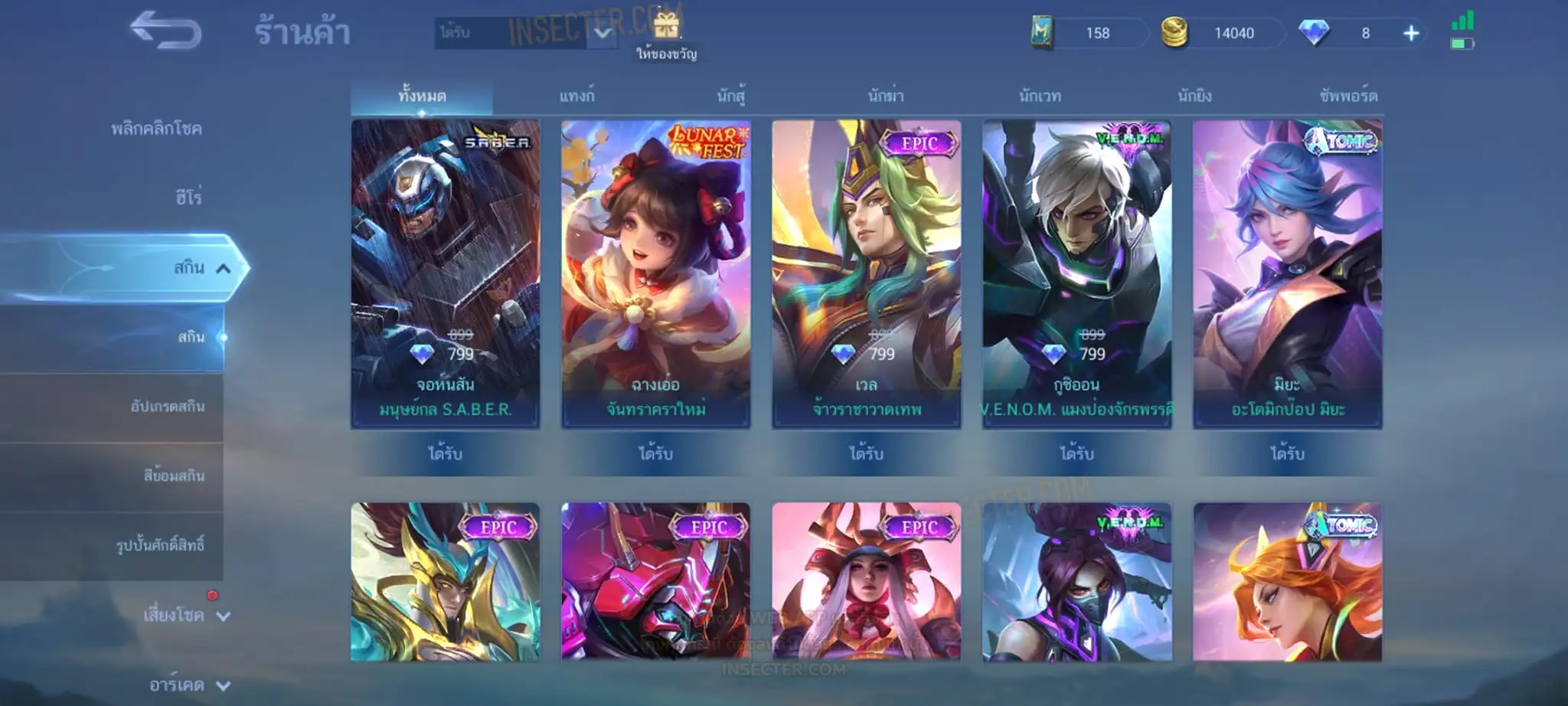The image size is (1568, 706).
Task: Open the นักยิง category tab
Action: point(1194,96)
